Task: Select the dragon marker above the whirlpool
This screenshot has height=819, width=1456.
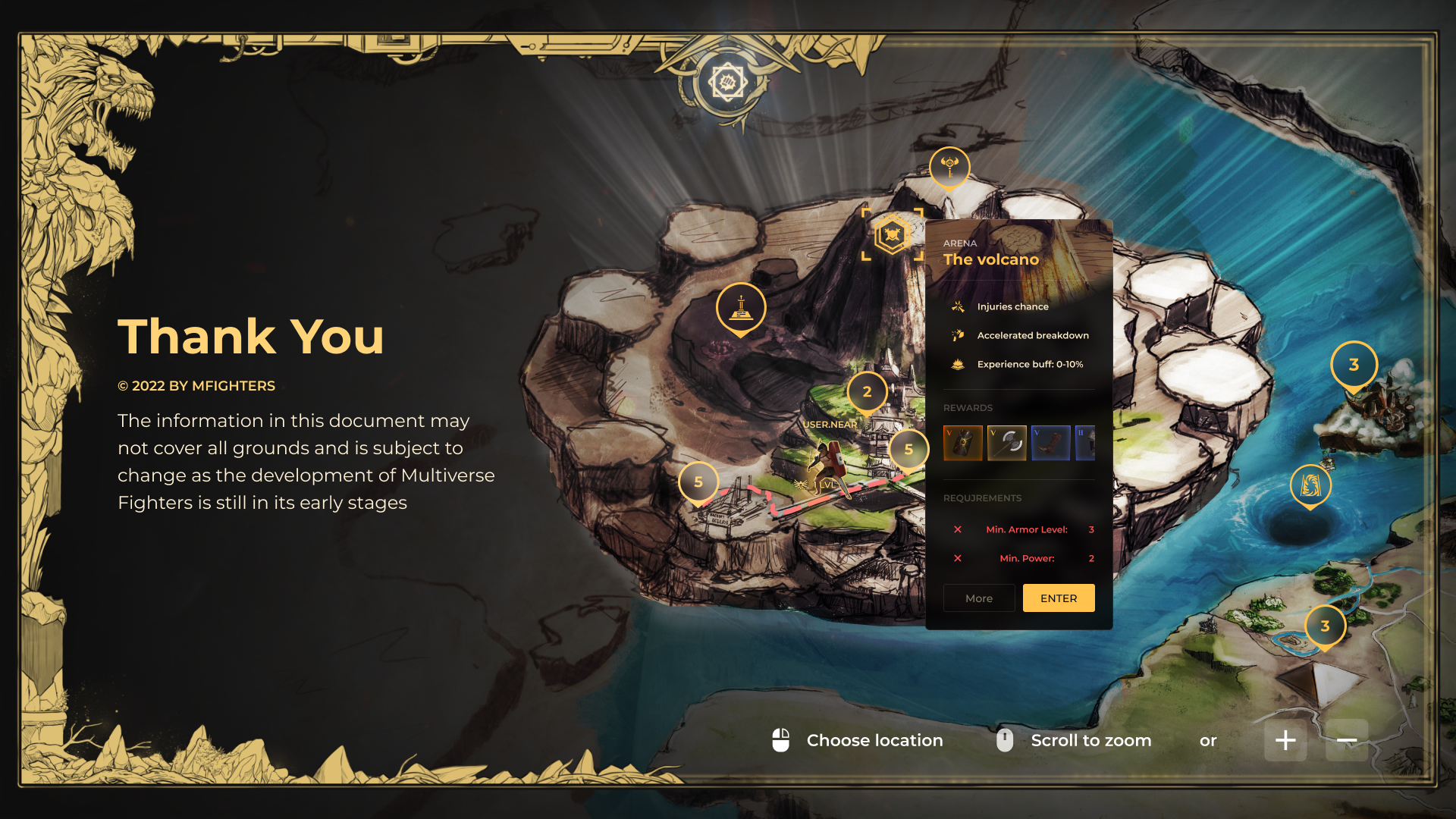Action: pos(1310,485)
